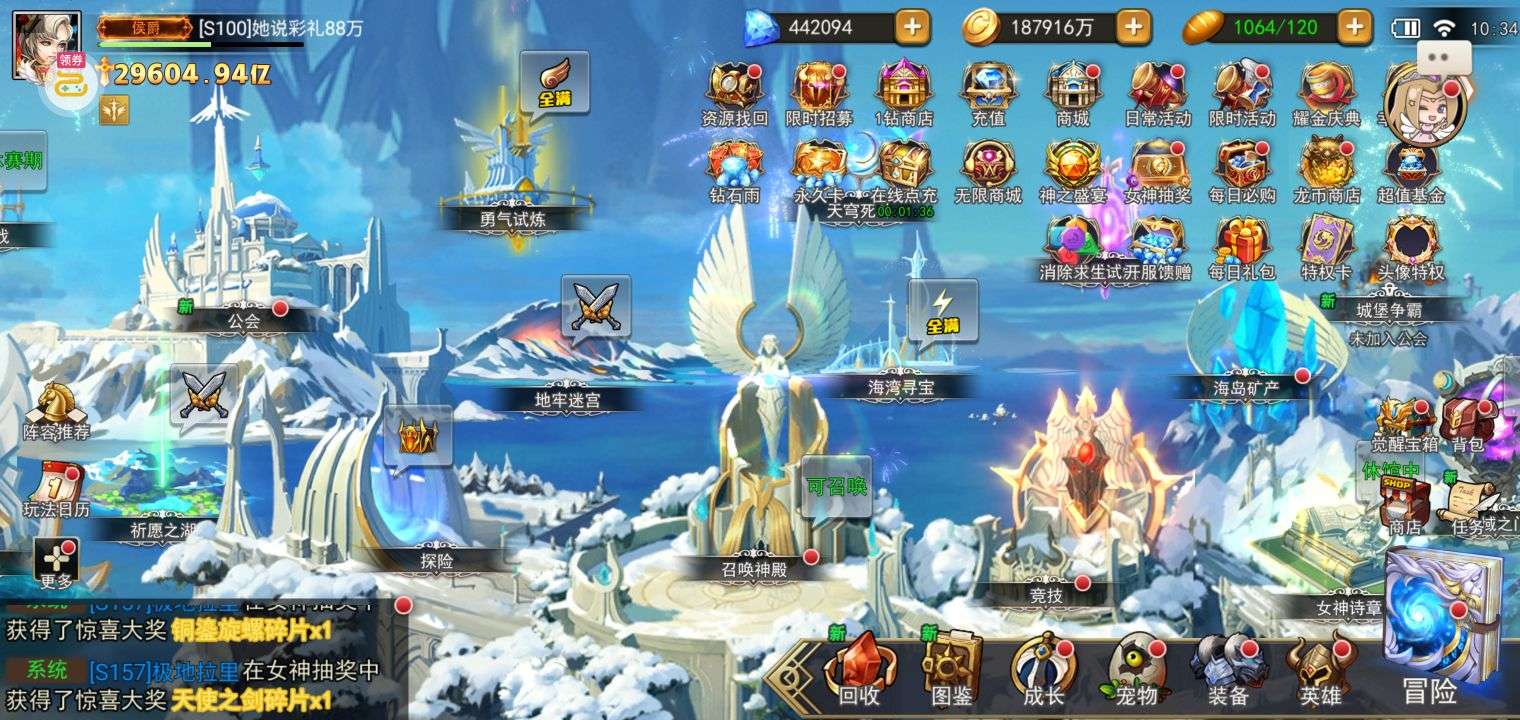Open the 背包 backpack
Screen dimensions: 1520x720
tap(1467, 422)
